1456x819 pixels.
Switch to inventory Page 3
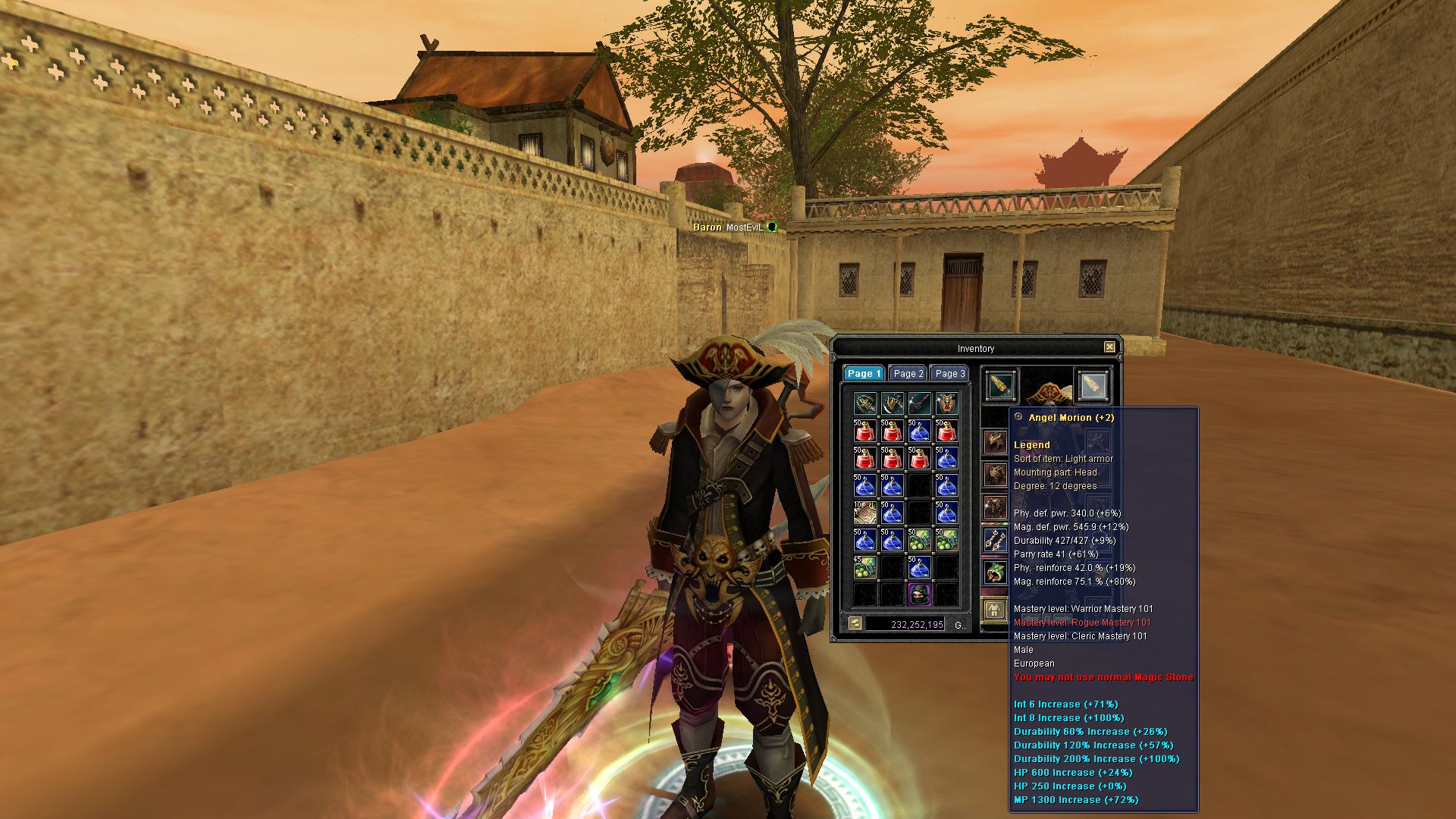click(949, 373)
